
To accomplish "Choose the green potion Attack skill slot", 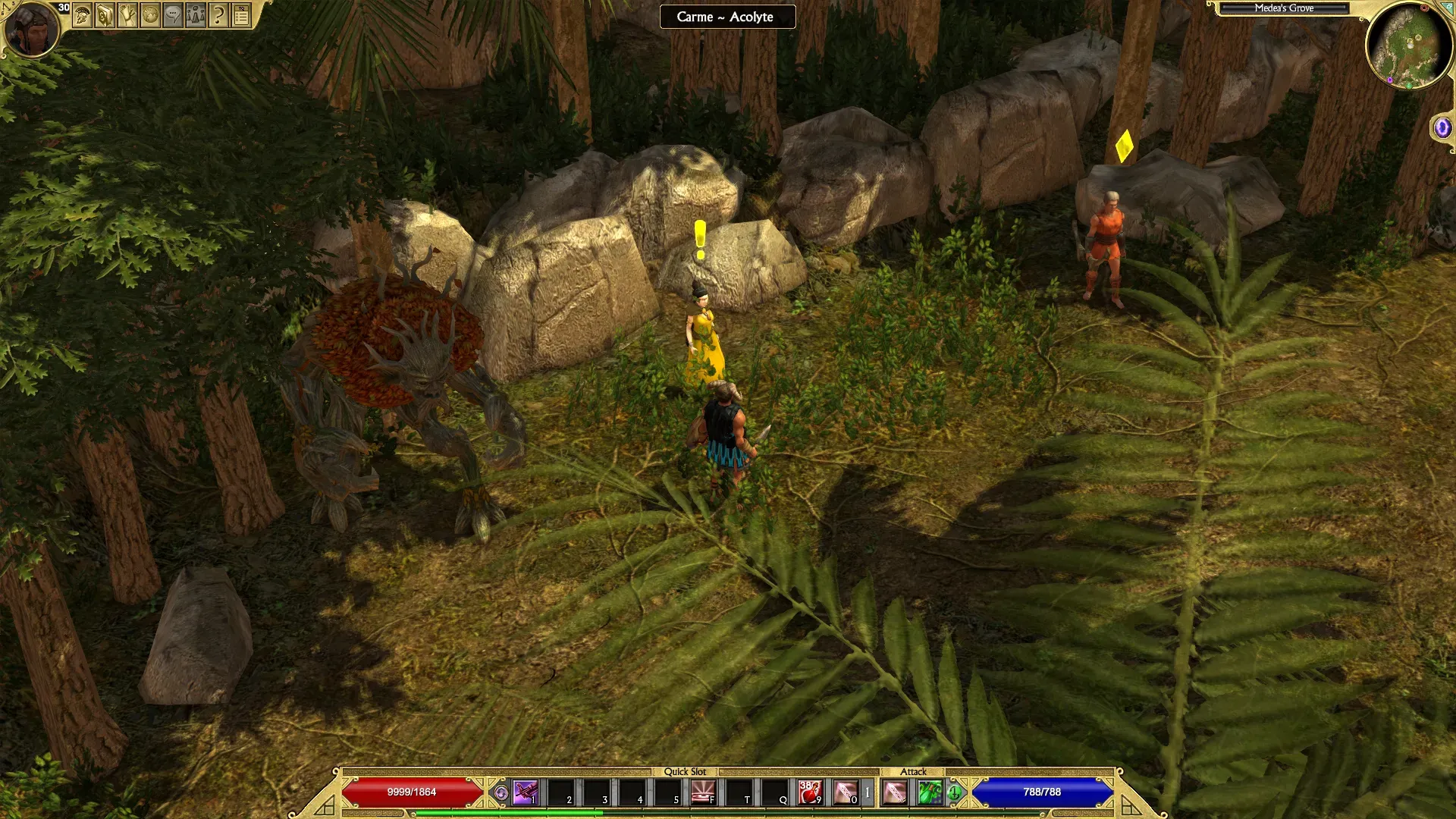I will click(x=930, y=792).
